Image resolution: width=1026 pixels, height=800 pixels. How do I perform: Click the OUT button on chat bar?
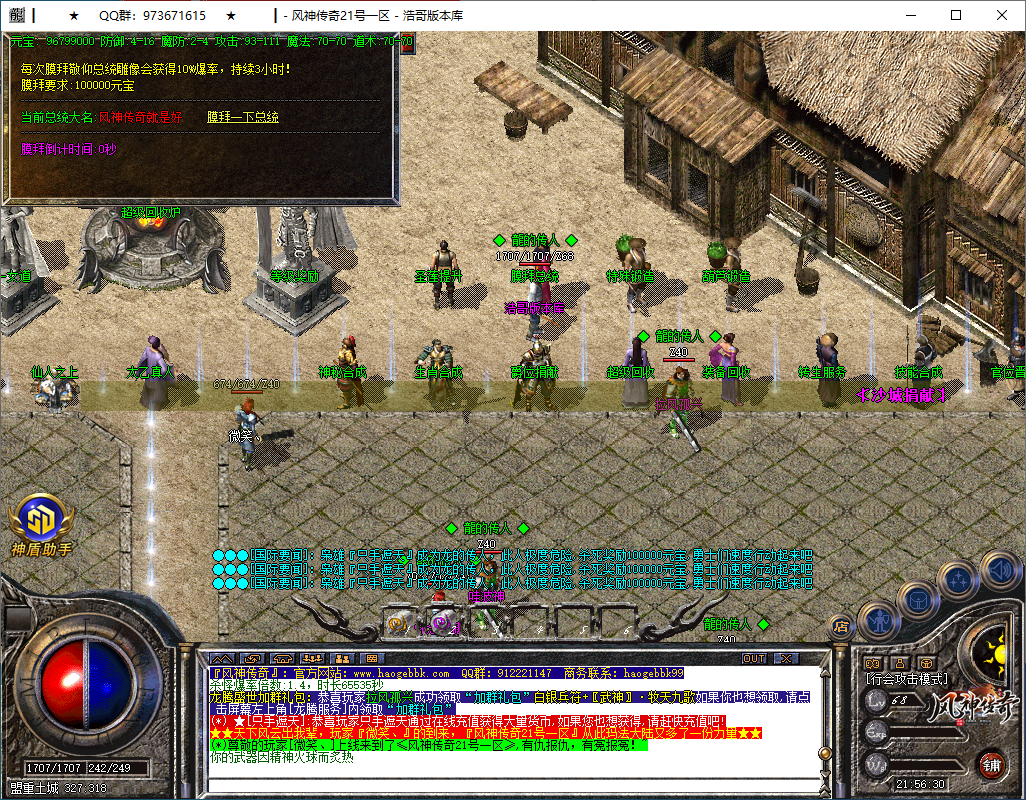click(754, 659)
